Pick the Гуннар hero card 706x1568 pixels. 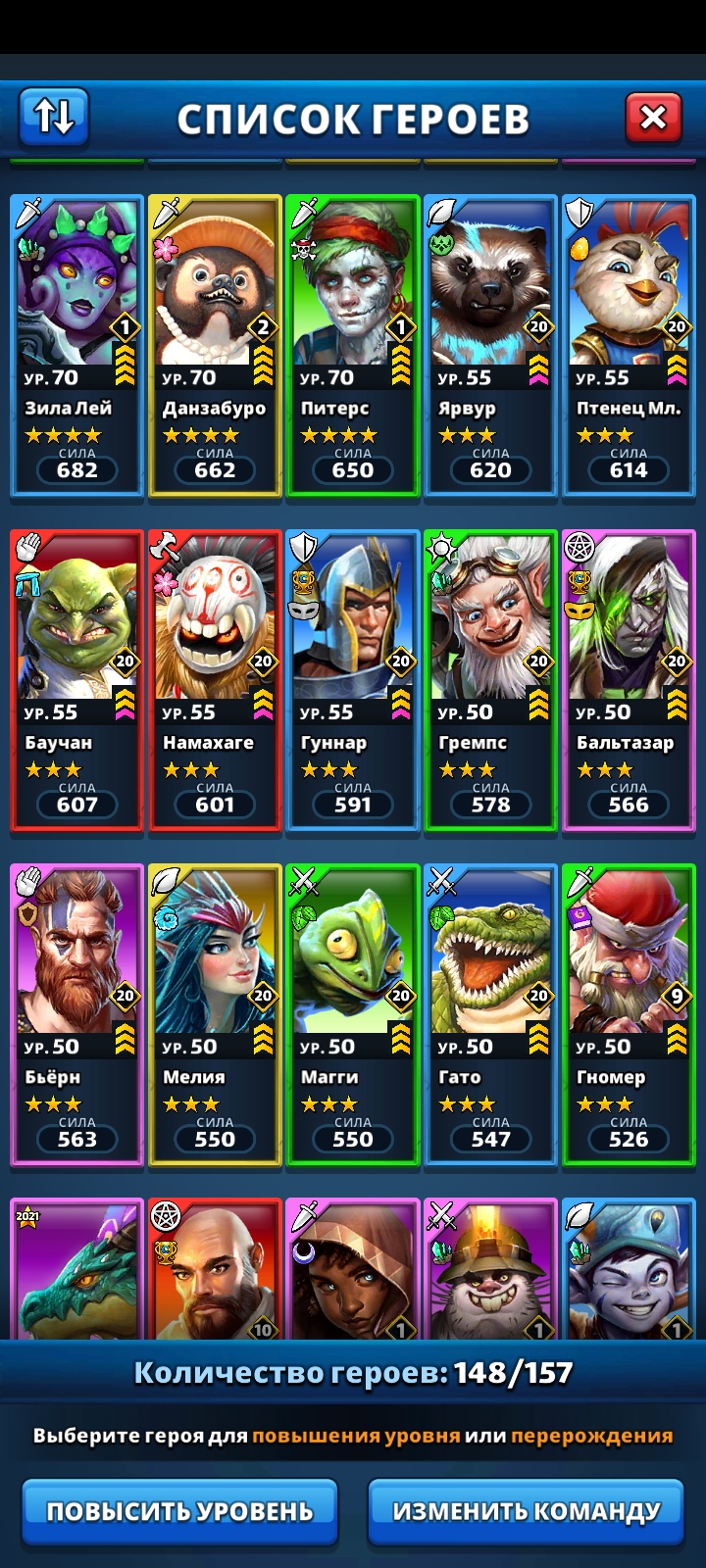point(353,680)
